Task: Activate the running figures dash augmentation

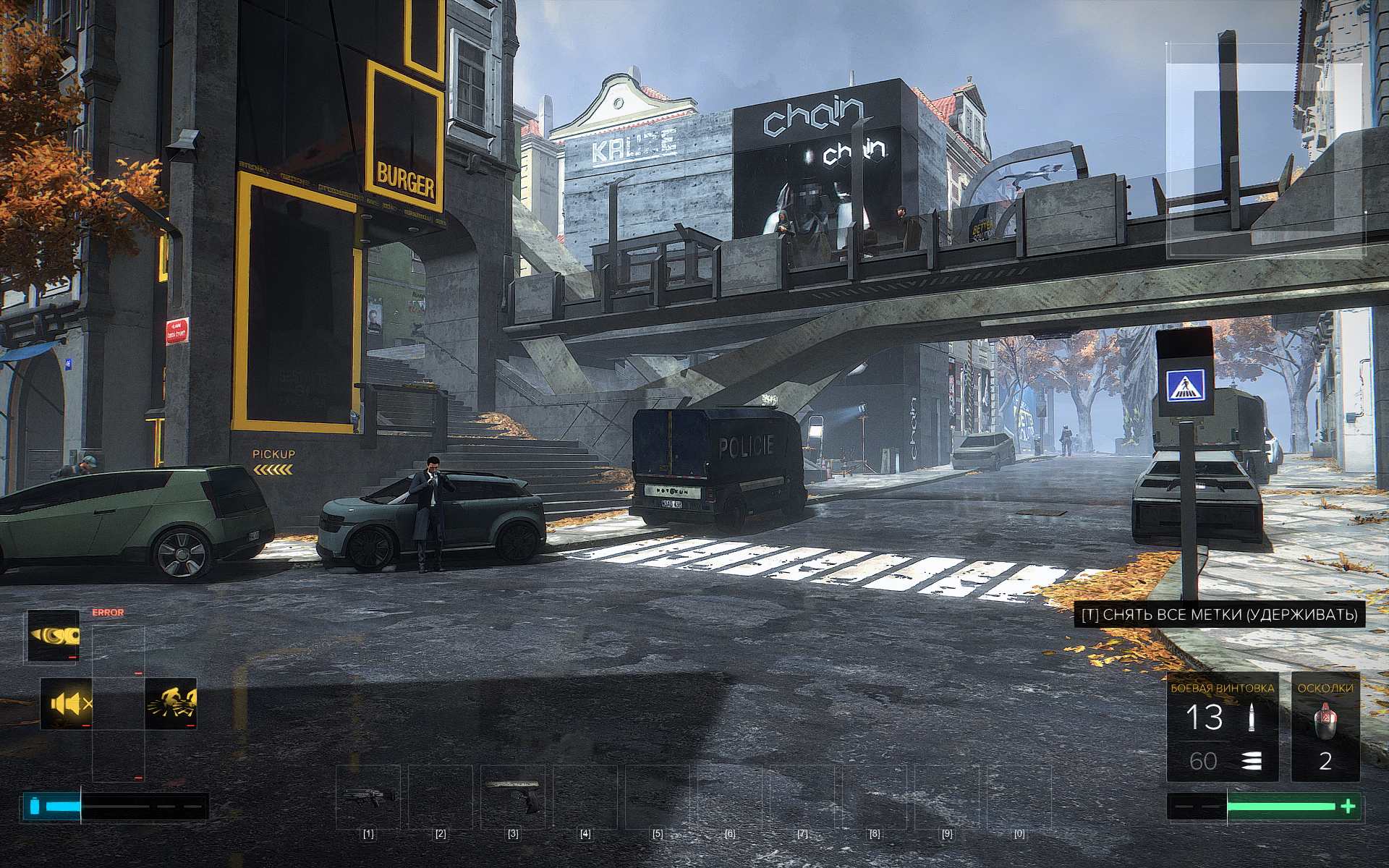Action: 171,704
